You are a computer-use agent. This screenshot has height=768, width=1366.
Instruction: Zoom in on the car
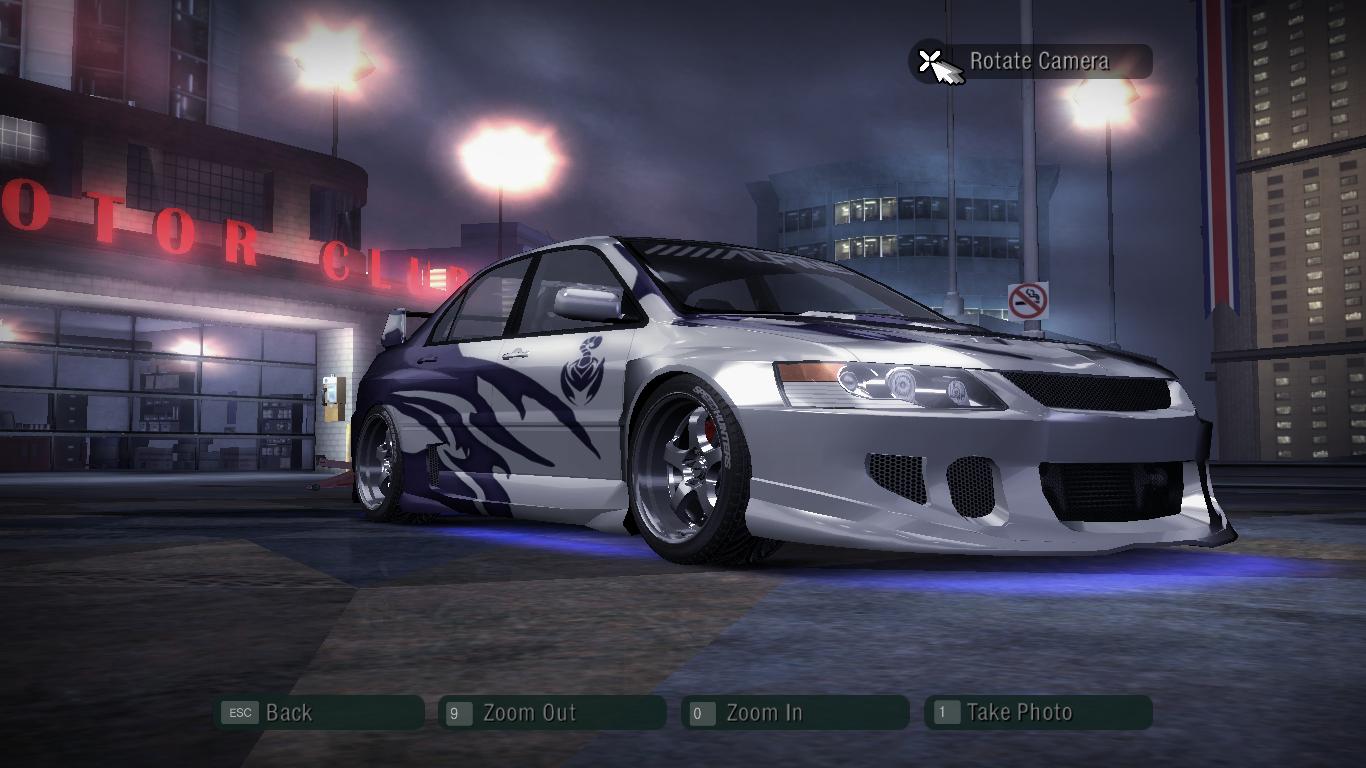[794, 713]
